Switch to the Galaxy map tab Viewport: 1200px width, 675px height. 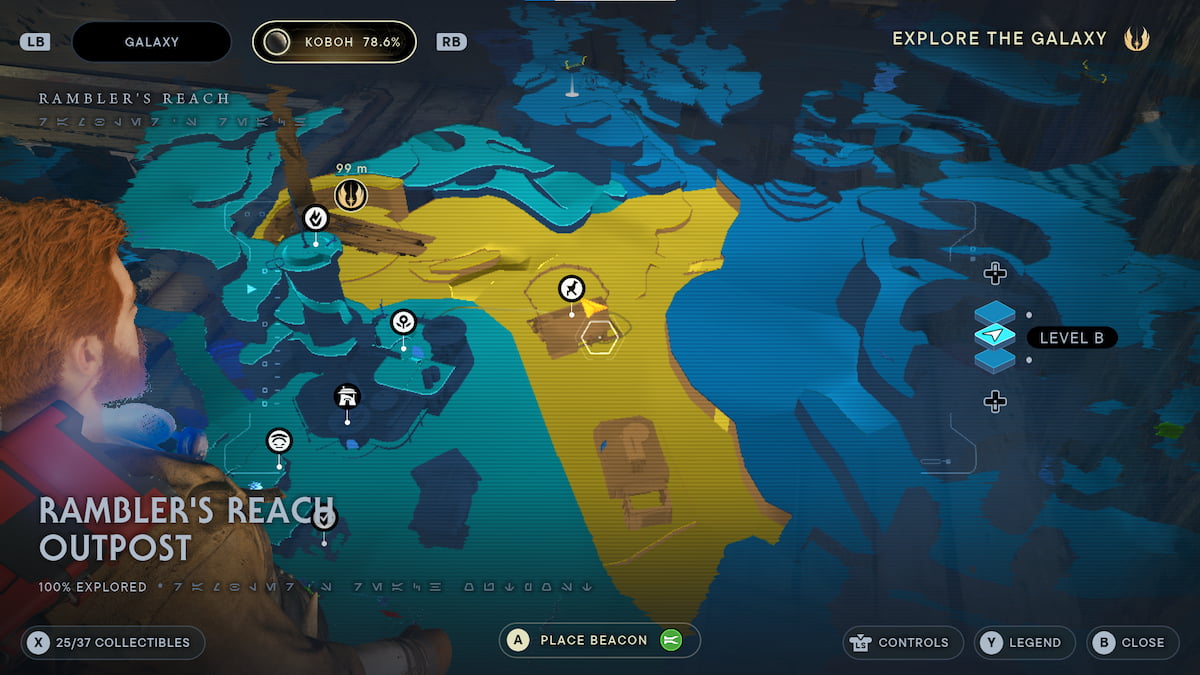[x=152, y=42]
